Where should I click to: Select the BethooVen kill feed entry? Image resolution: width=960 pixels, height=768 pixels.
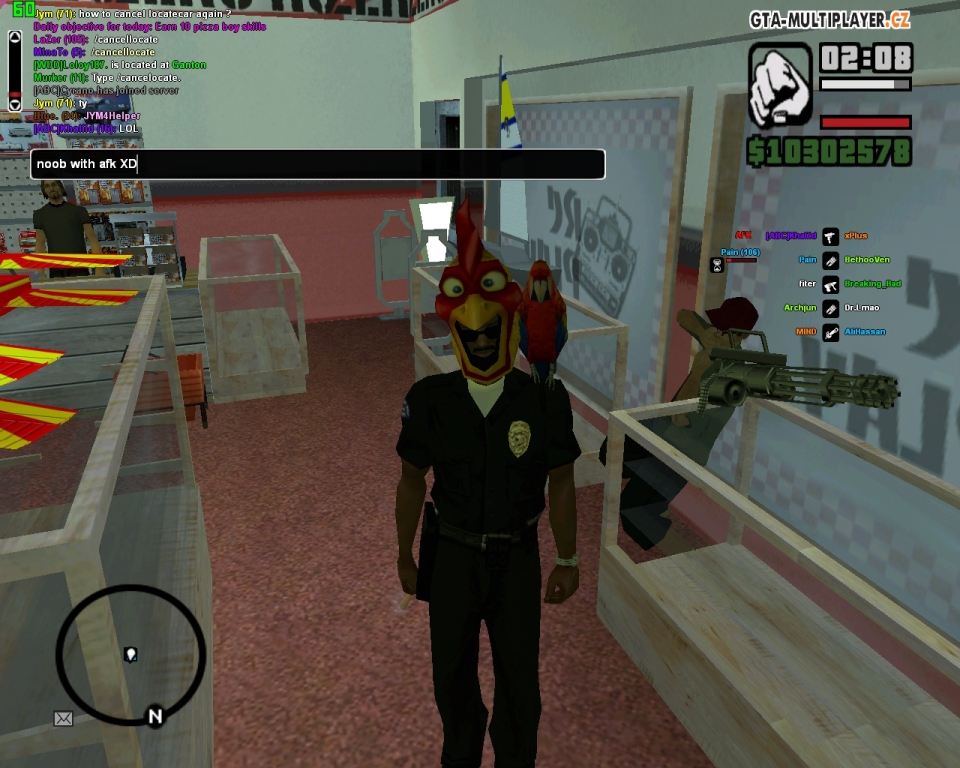click(x=866, y=260)
